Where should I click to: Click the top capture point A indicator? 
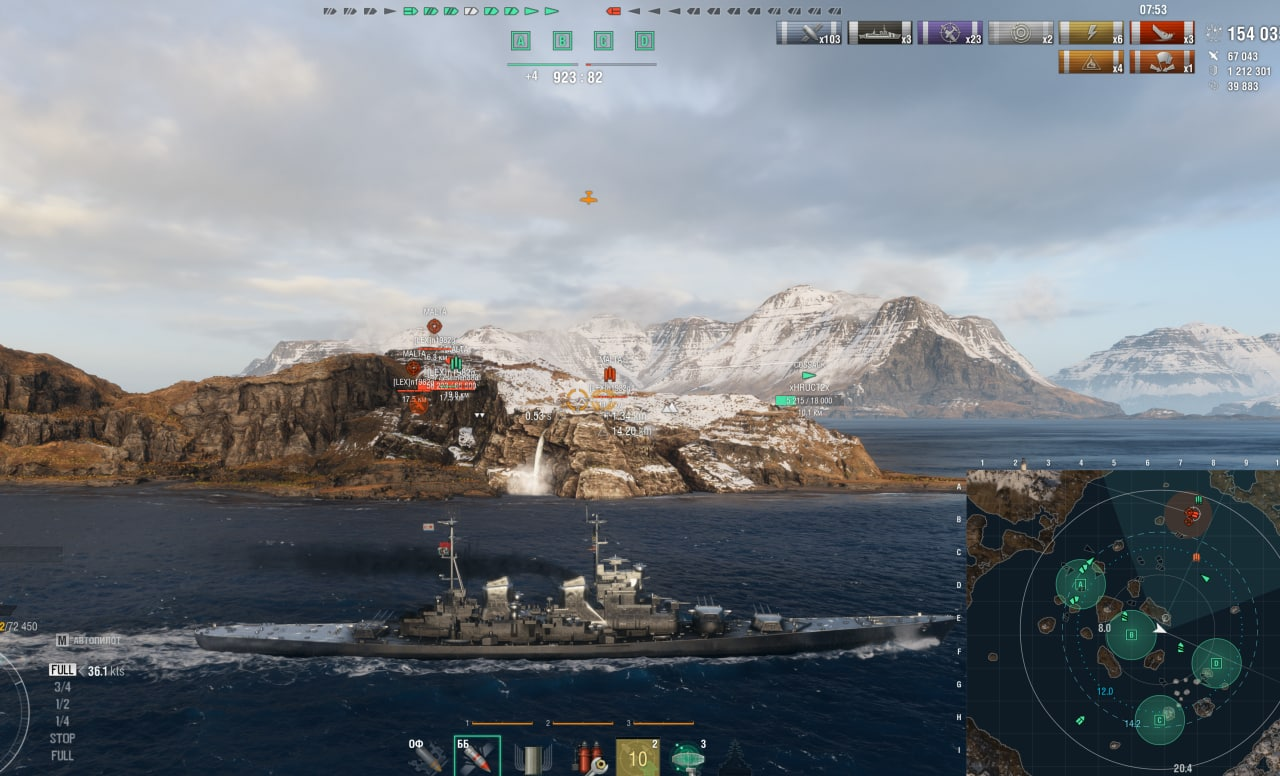click(x=520, y=41)
